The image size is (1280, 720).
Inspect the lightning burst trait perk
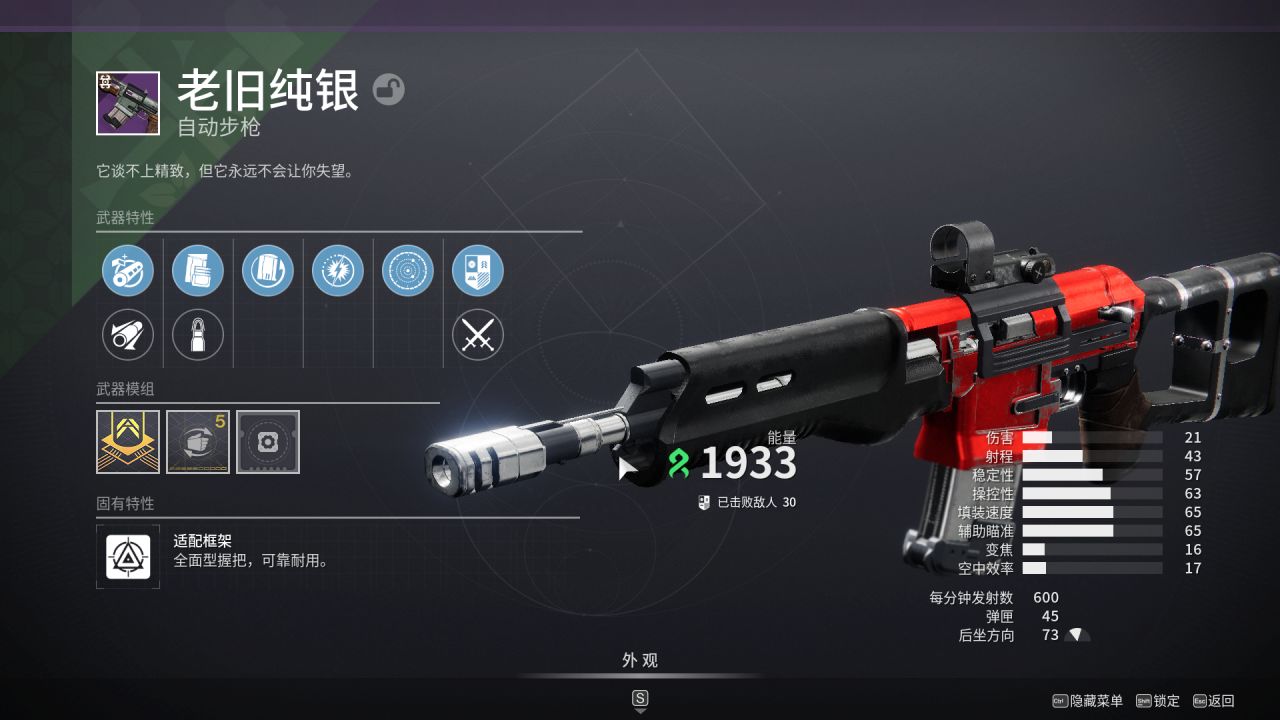coord(338,271)
